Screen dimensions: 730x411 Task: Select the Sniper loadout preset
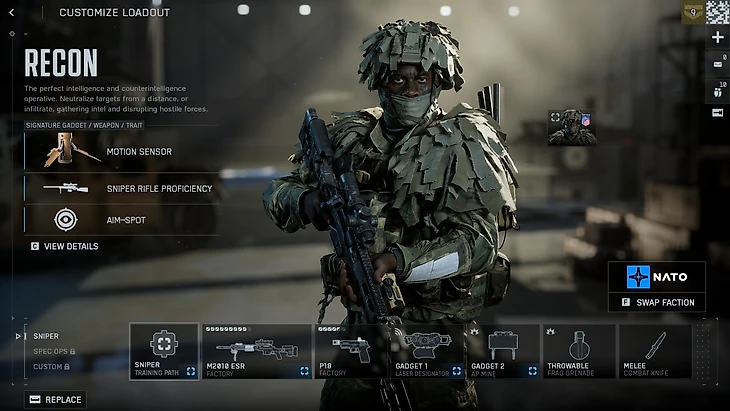click(46, 336)
